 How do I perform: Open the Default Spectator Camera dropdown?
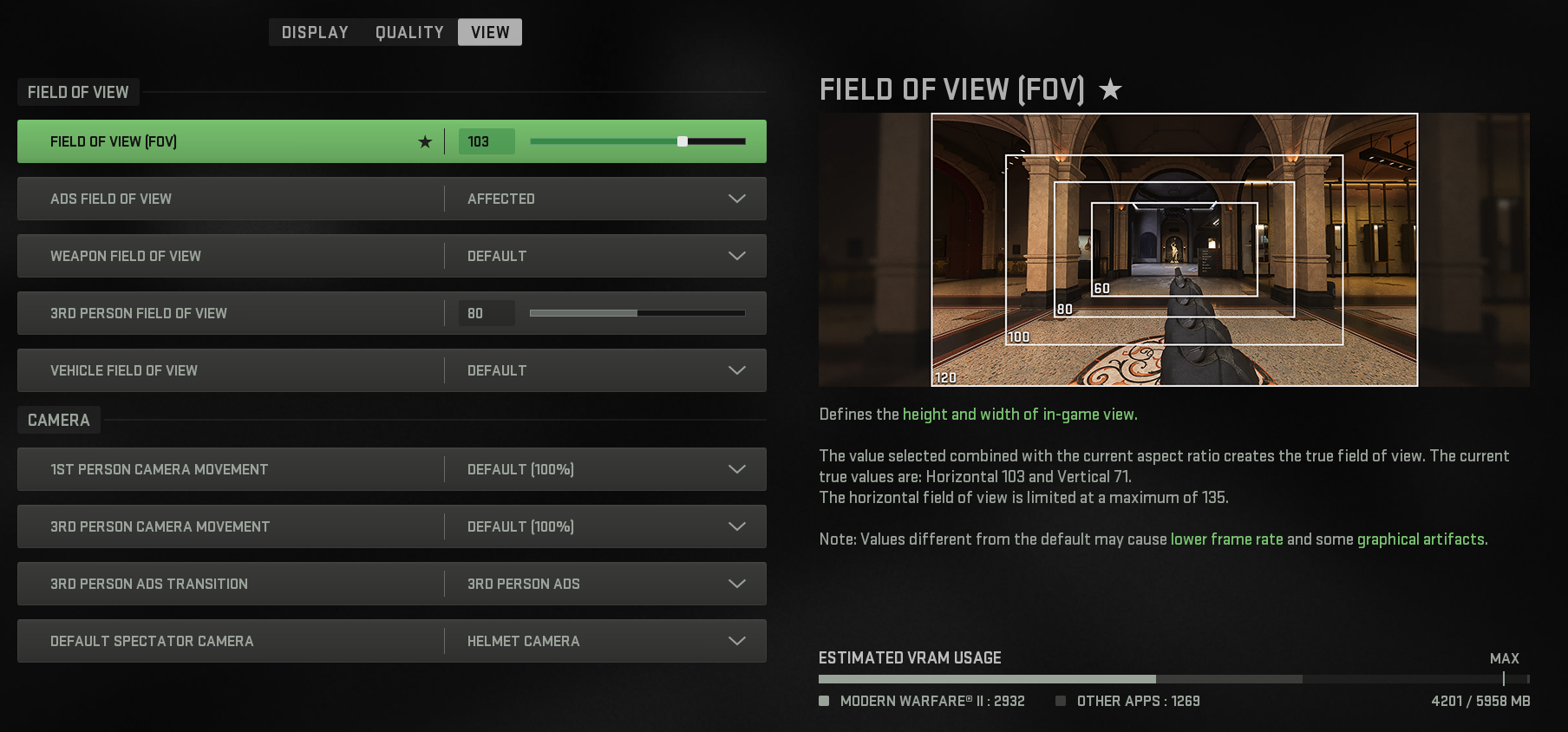click(736, 641)
